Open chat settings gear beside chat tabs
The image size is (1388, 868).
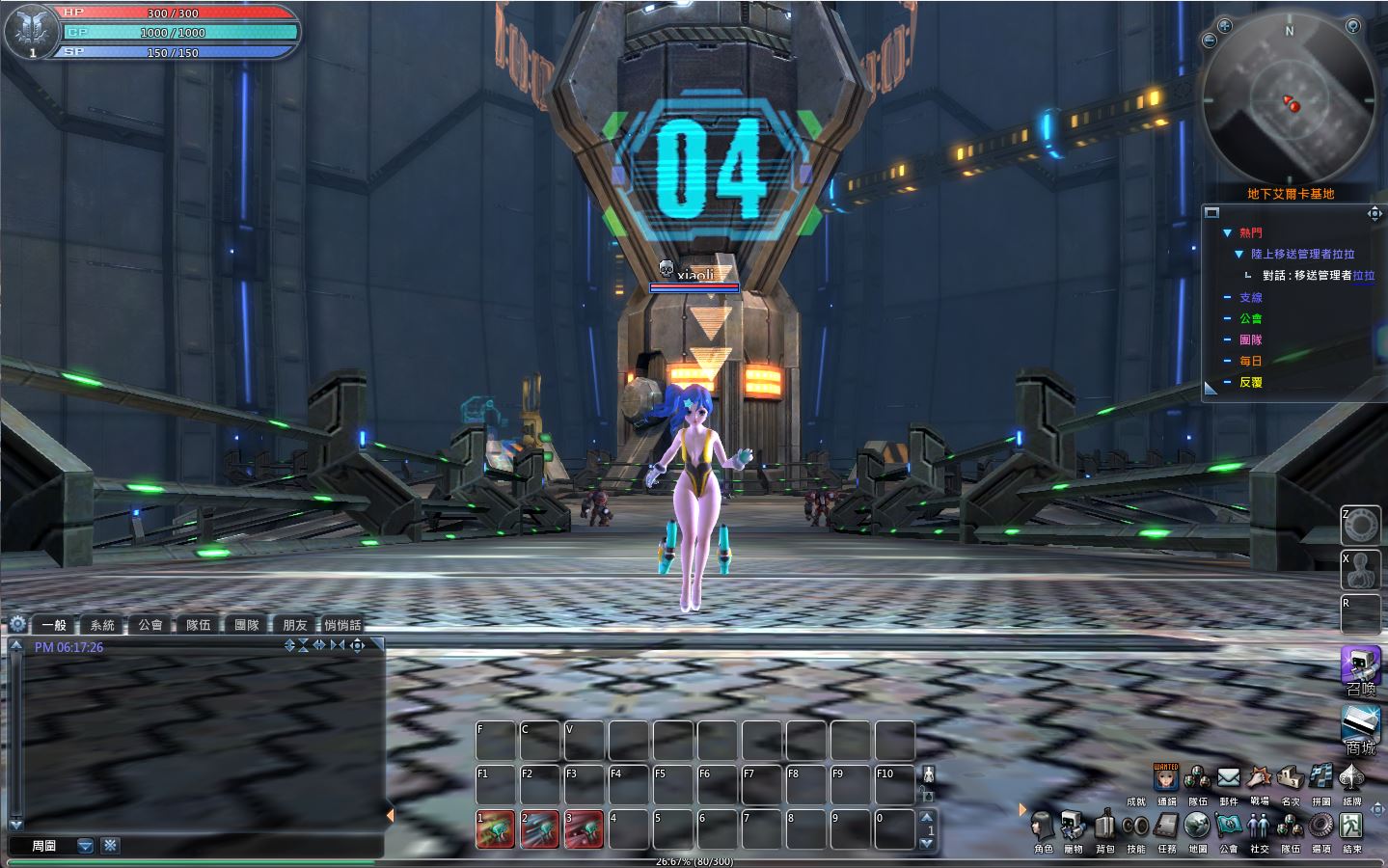click(x=16, y=624)
